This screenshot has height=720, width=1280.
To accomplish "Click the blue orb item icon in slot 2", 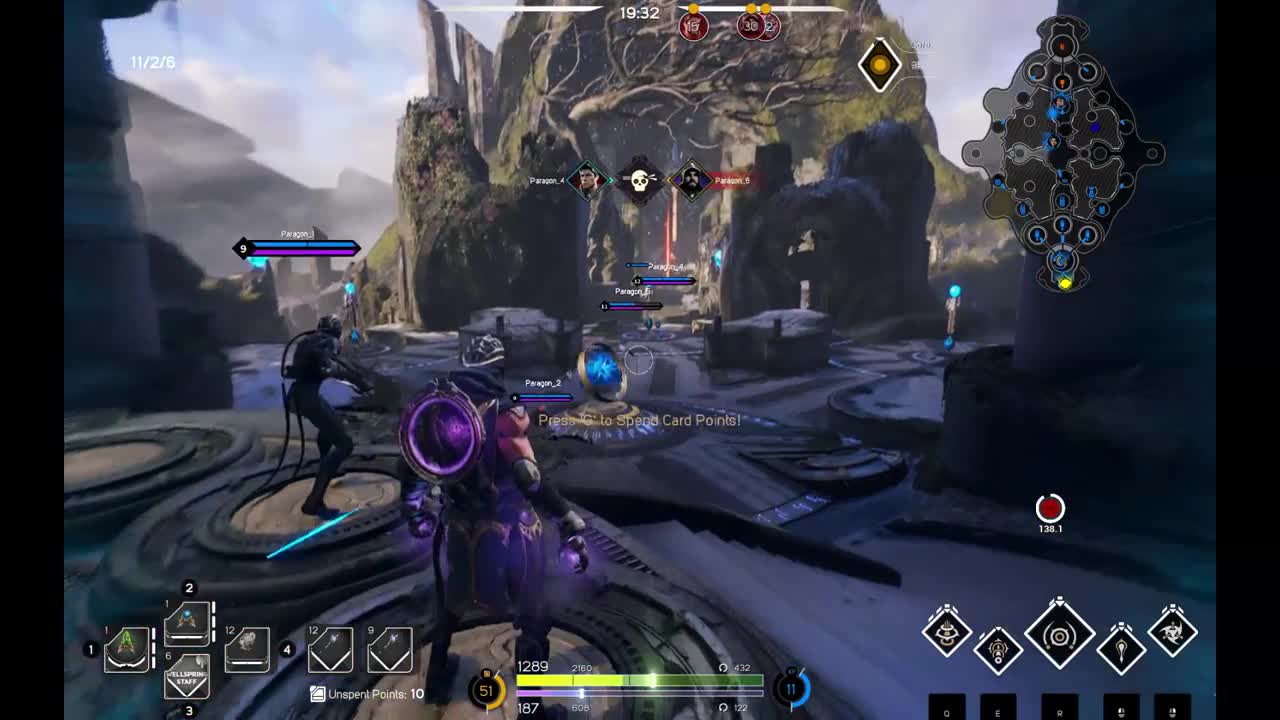I will coord(187,622).
